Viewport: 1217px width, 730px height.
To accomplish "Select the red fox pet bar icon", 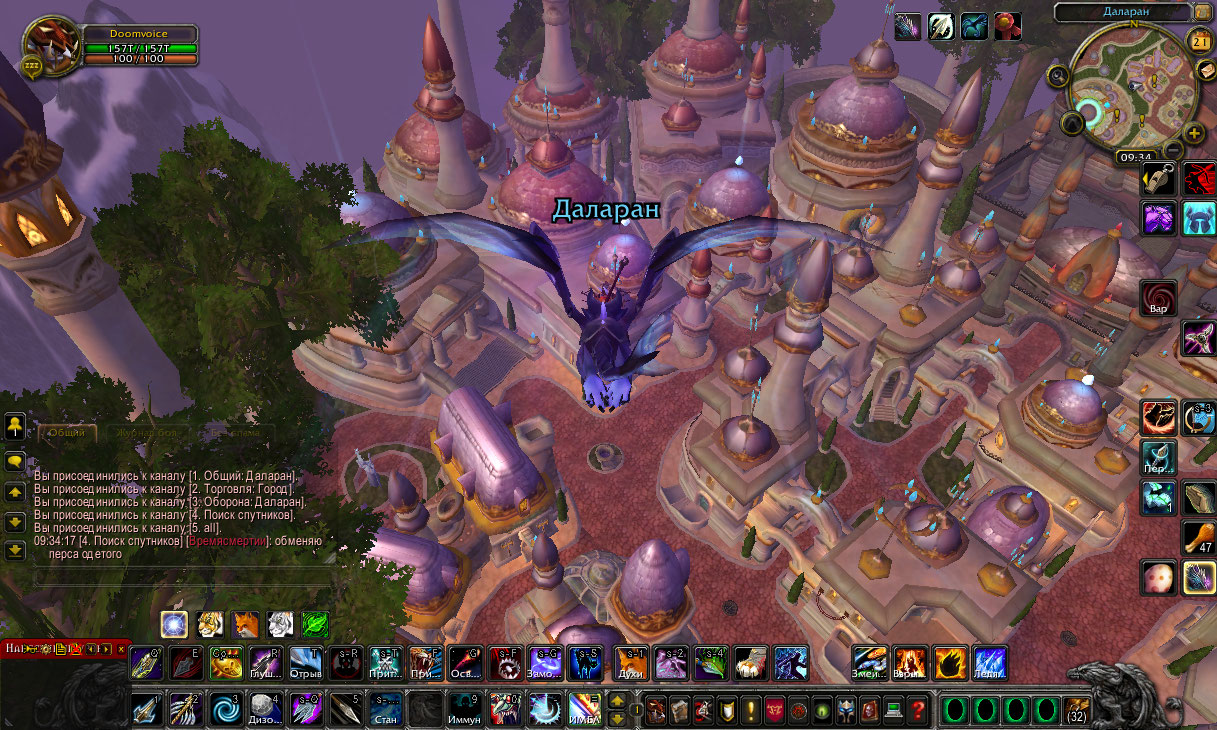I will [243, 625].
